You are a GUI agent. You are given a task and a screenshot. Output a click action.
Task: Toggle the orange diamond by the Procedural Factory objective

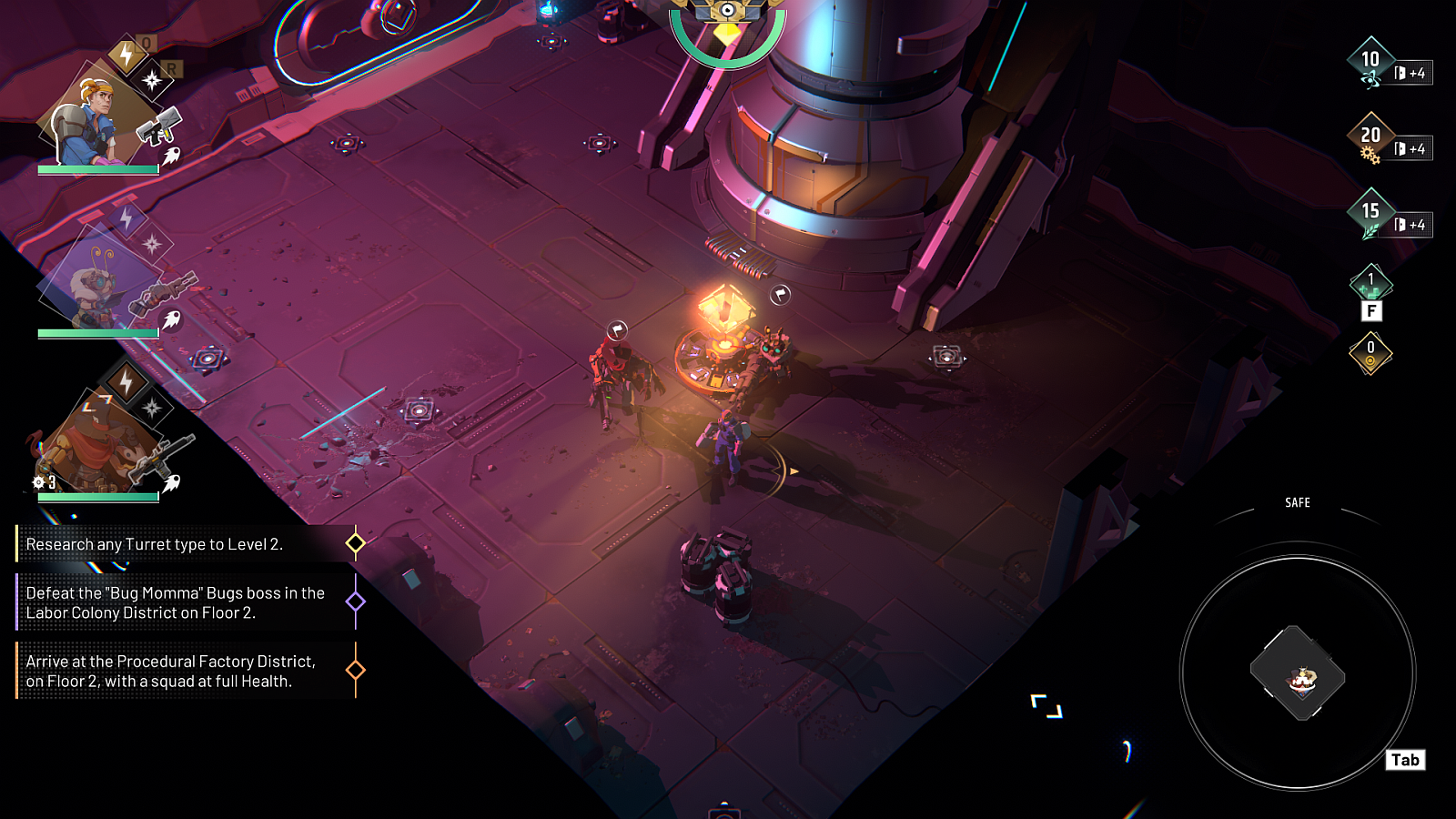tap(354, 667)
